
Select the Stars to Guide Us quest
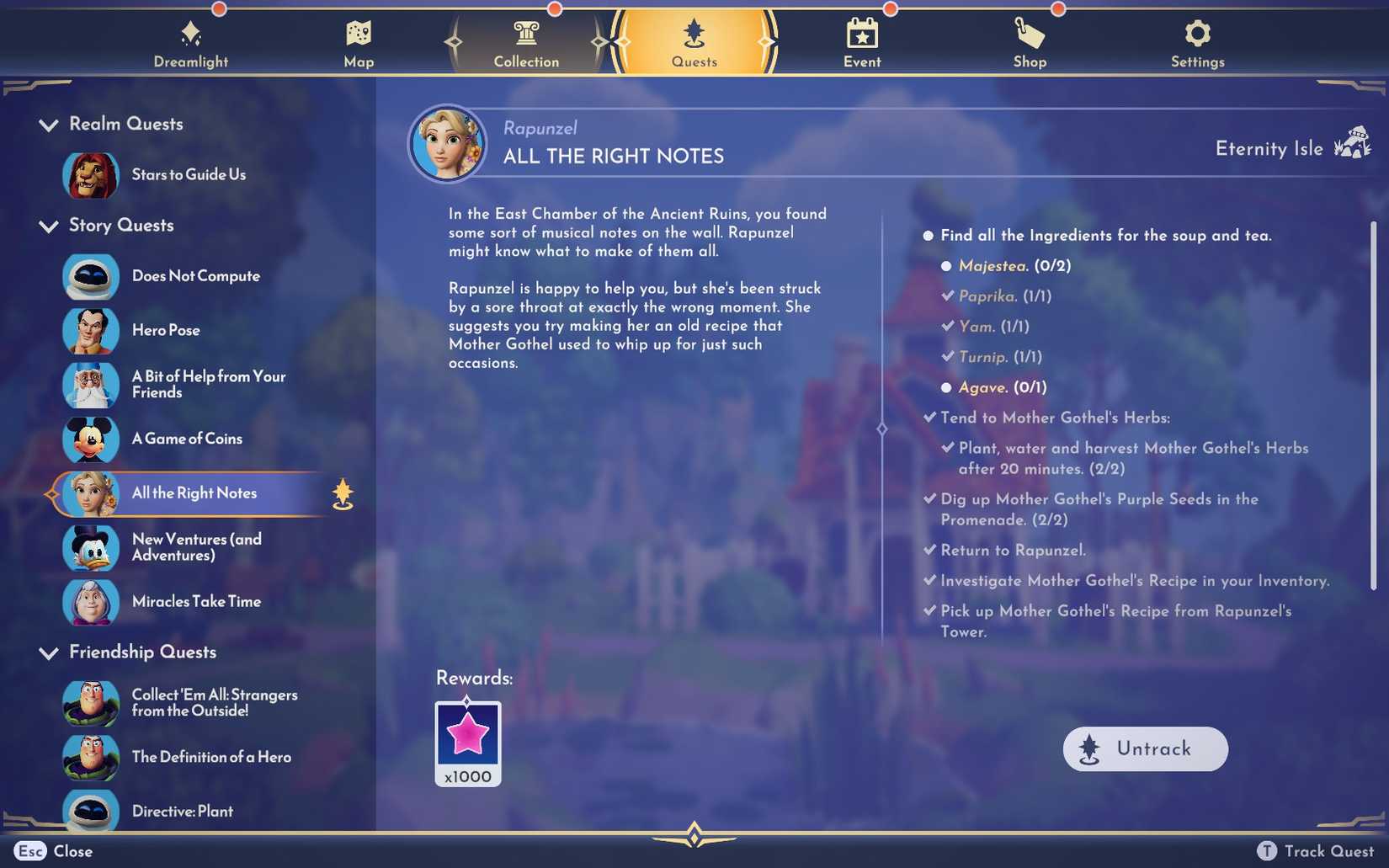tap(189, 176)
